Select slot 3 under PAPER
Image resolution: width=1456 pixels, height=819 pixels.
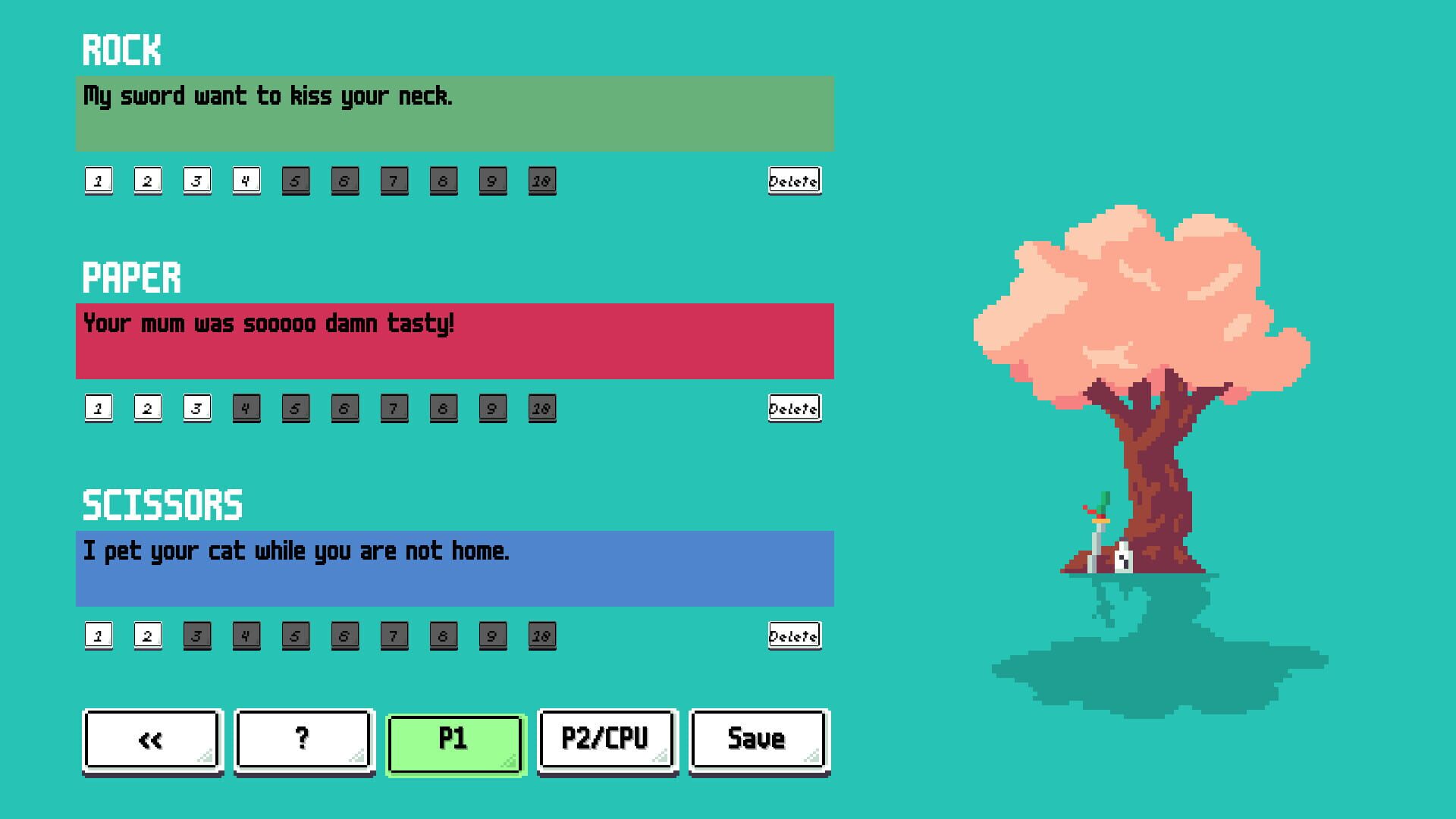click(196, 408)
